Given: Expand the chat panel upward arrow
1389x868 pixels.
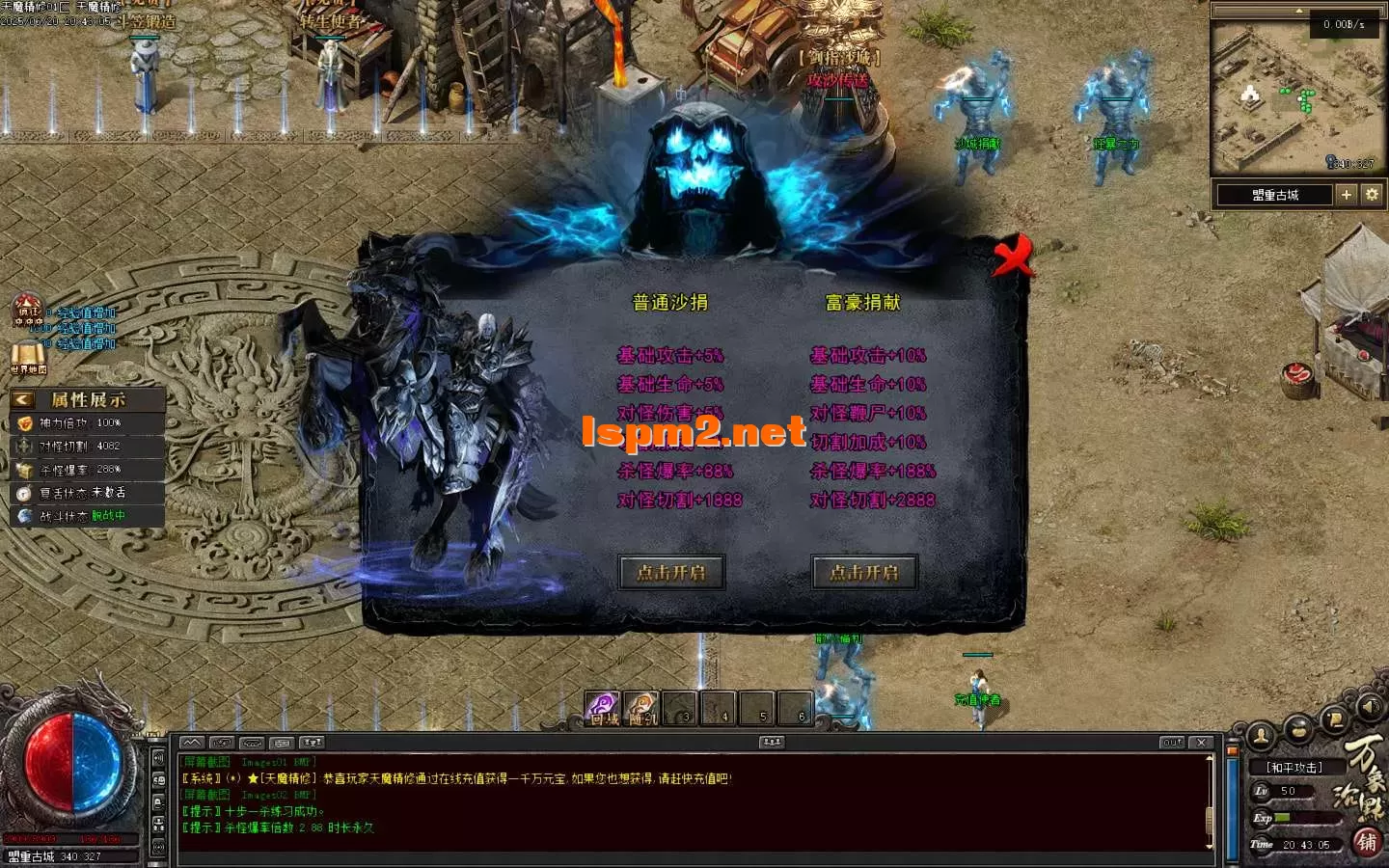Looking at the screenshot, I should (x=192, y=743).
